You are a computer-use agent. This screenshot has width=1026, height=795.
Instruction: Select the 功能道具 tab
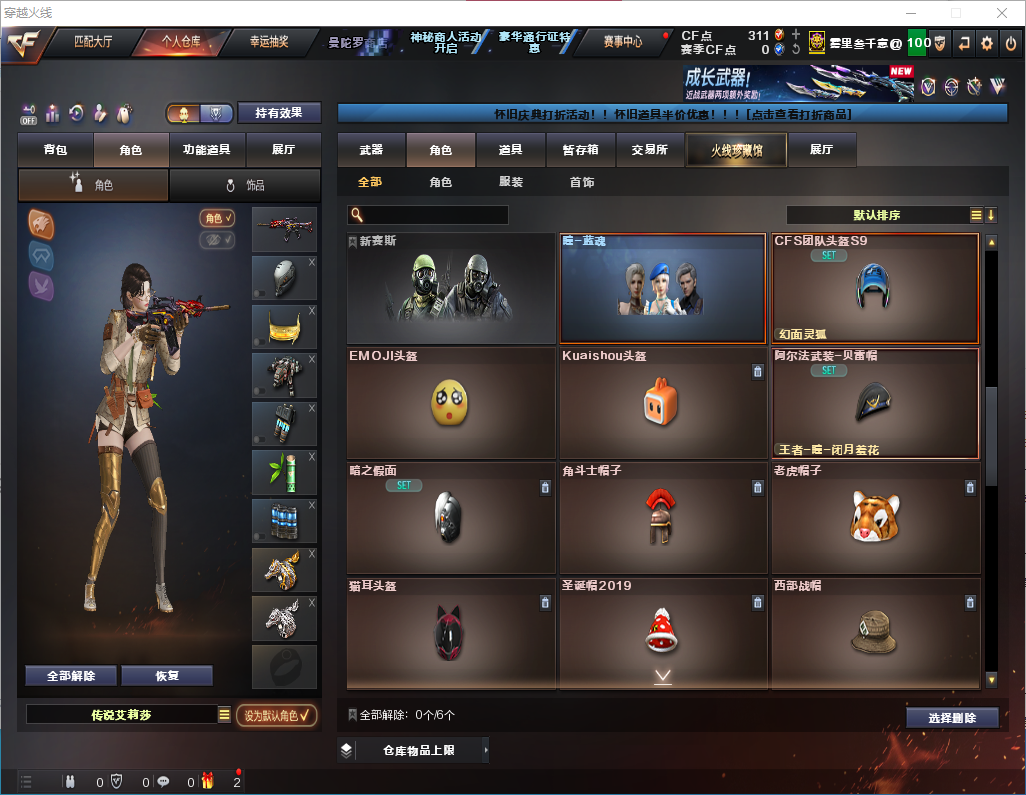tap(207, 150)
